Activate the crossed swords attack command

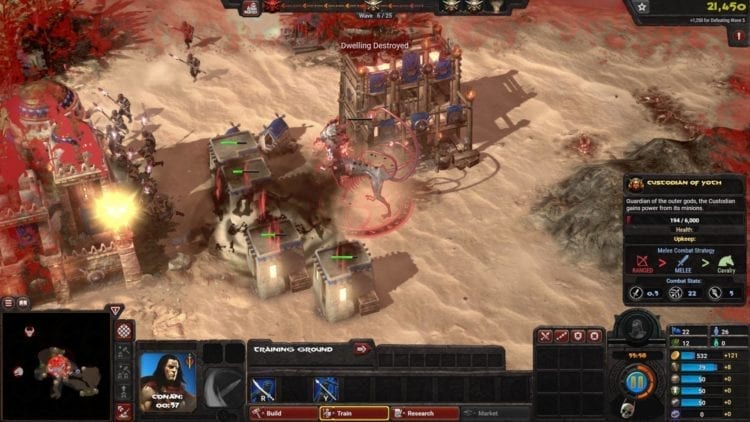(x=546, y=336)
